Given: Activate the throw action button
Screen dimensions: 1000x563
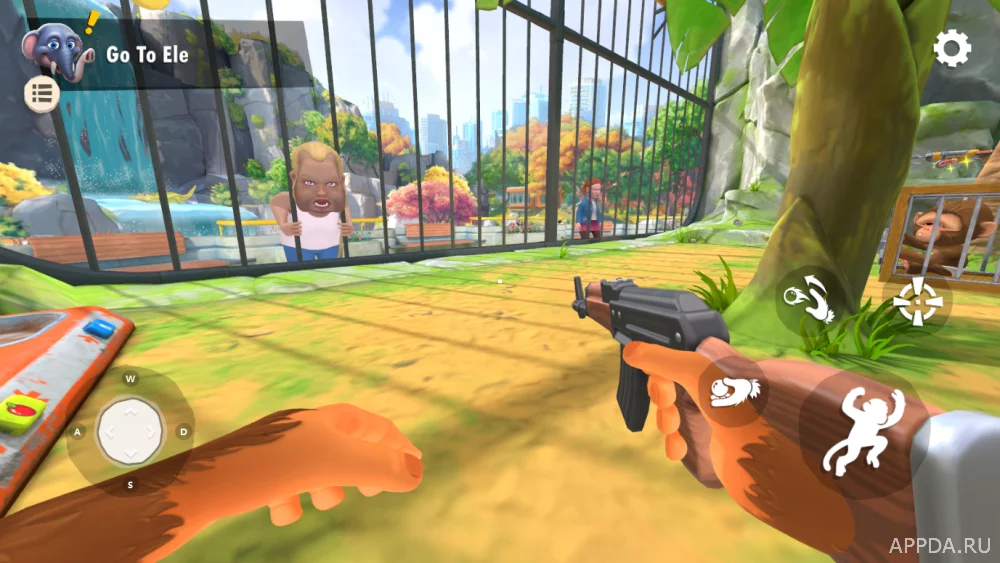Looking at the screenshot, I should (810, 299).
